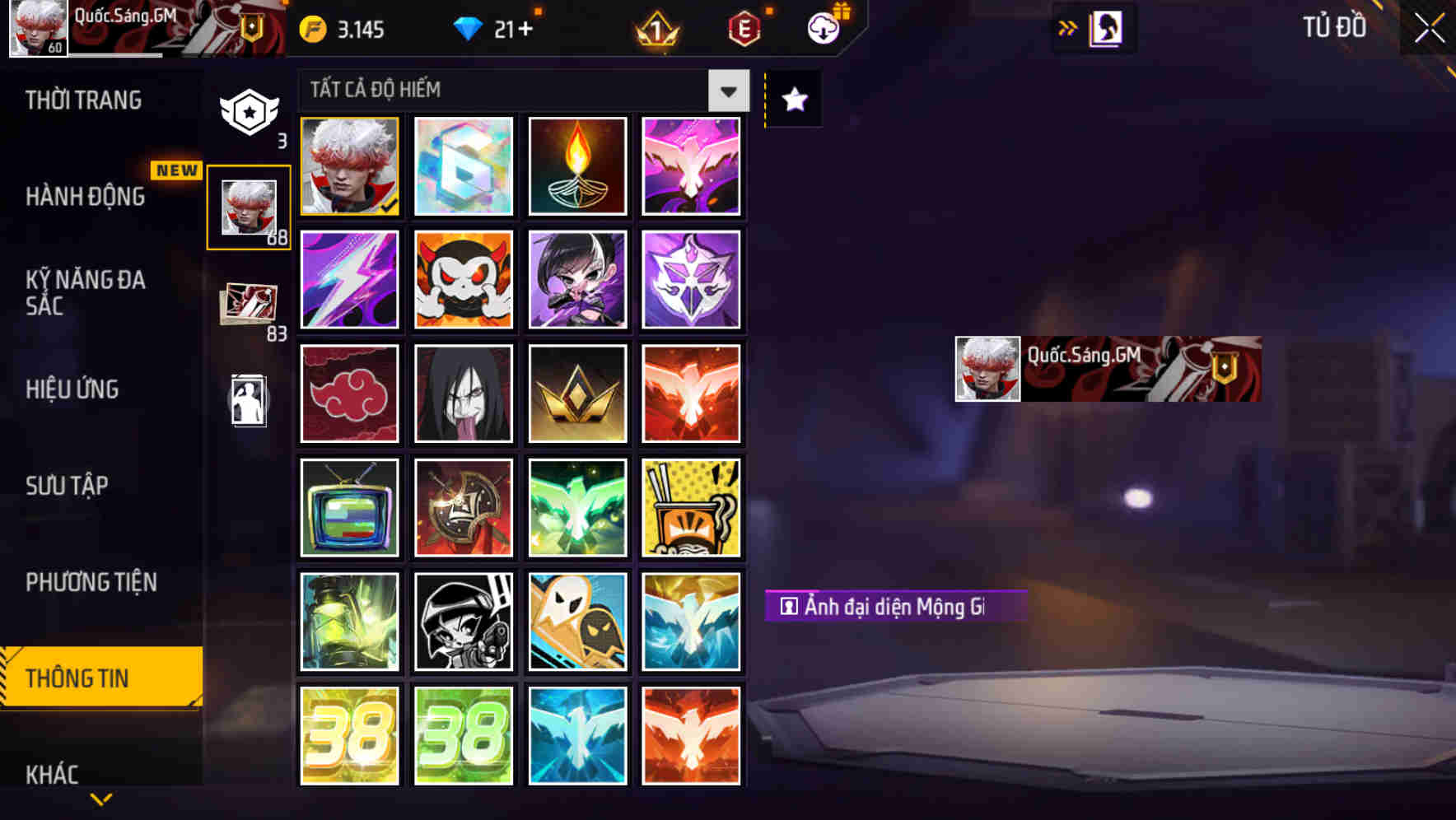Screen dimensions: 1456x820
Task: Toggle the star favorites filter
Action: 792,99
